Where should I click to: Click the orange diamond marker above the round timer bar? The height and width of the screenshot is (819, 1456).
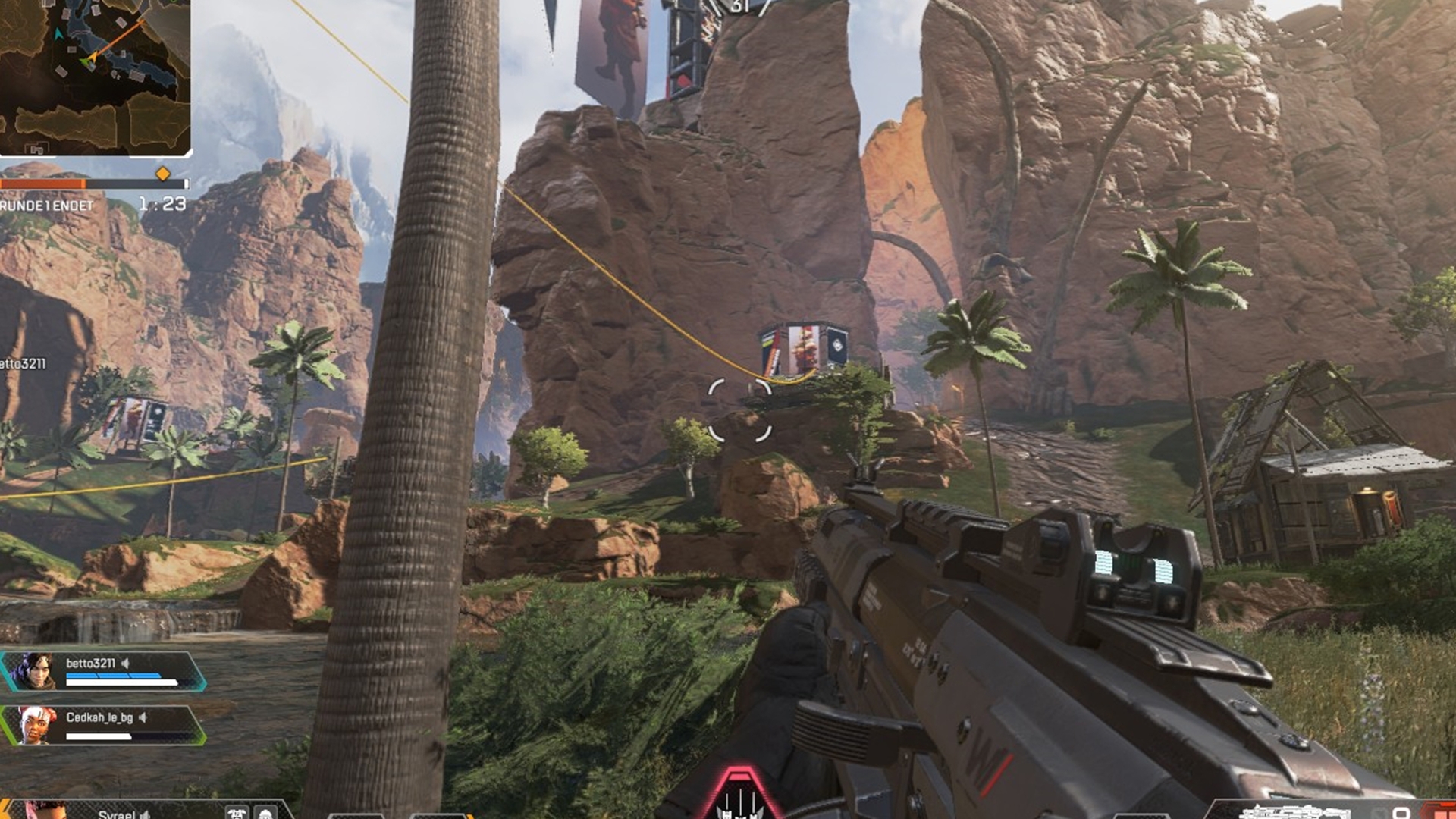click(163, 174)
